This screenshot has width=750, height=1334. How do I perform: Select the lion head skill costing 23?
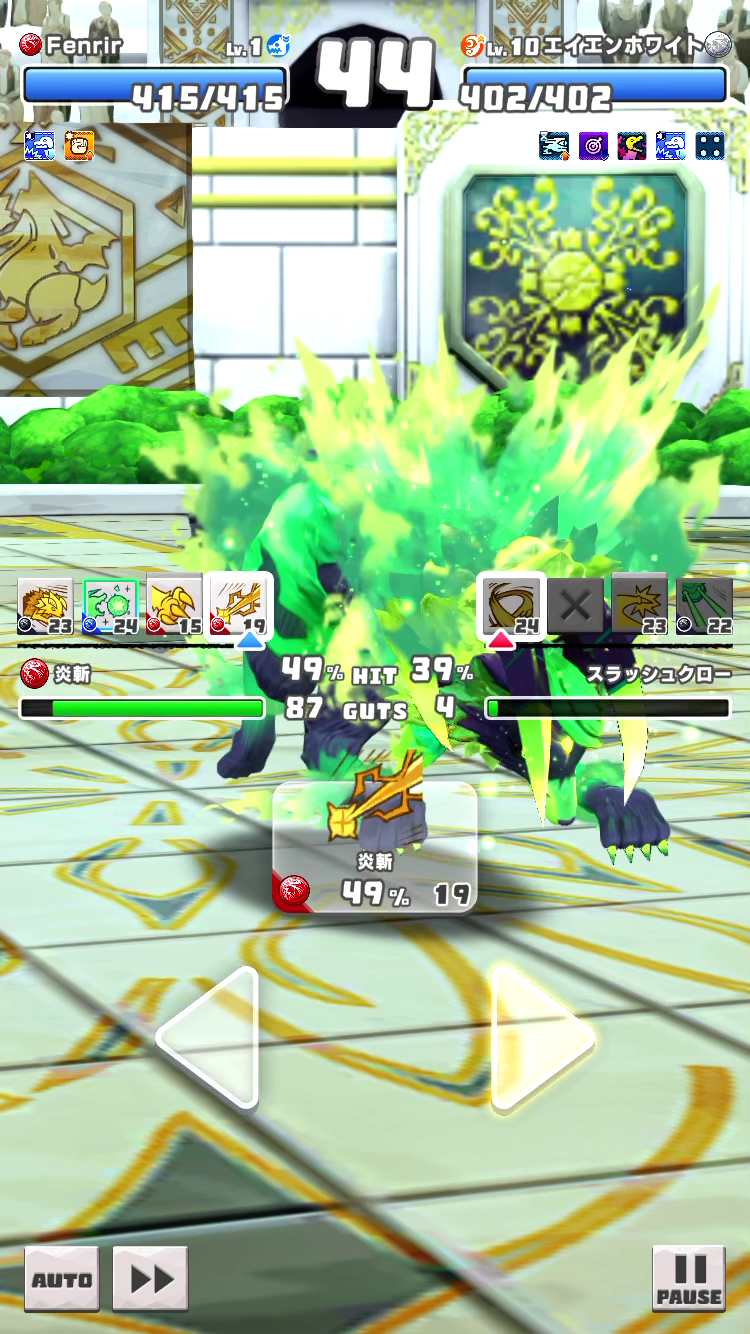click(x=45, y=605)
